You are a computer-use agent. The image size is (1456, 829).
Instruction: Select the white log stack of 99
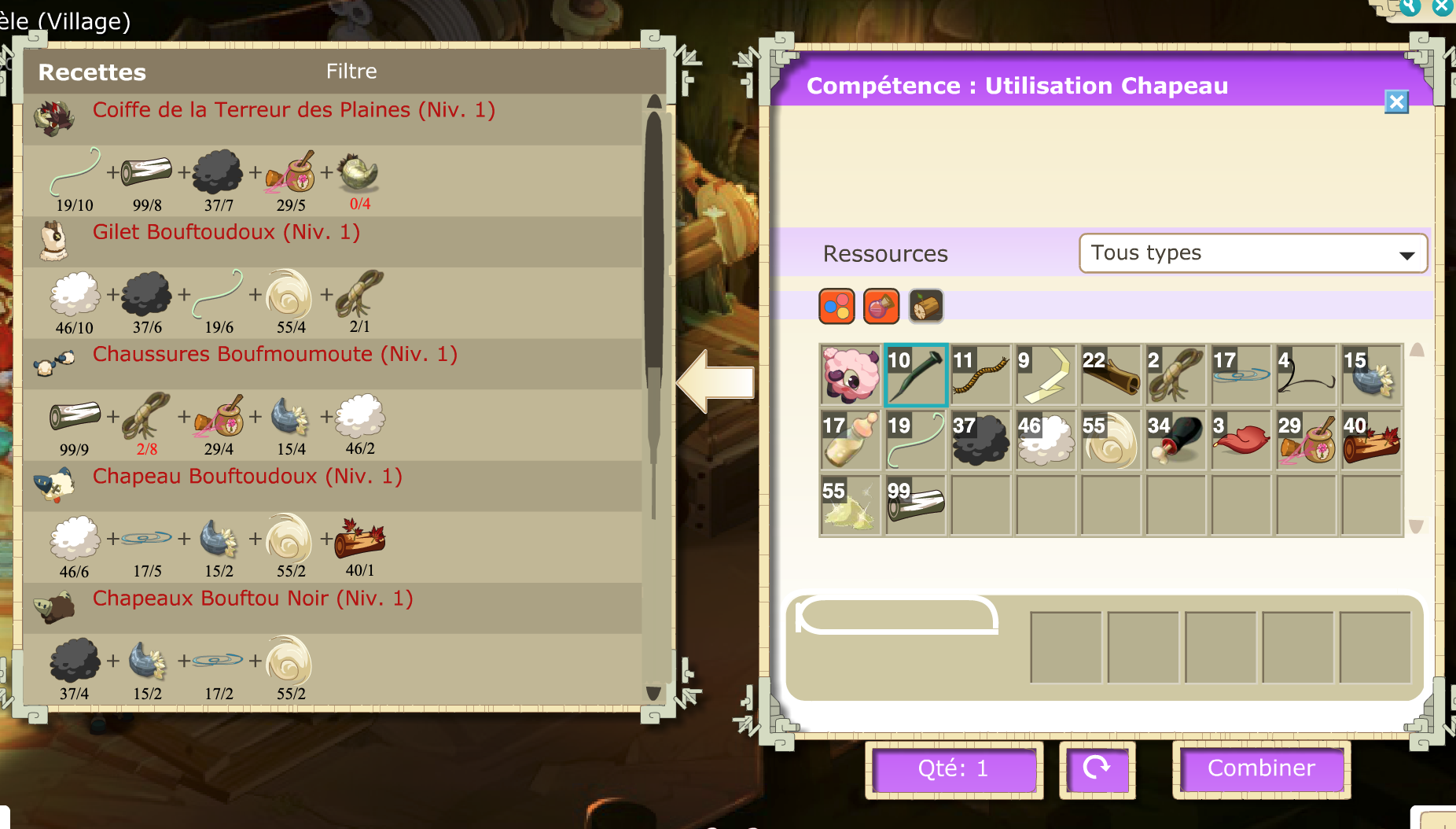click(x=916, y=506)
